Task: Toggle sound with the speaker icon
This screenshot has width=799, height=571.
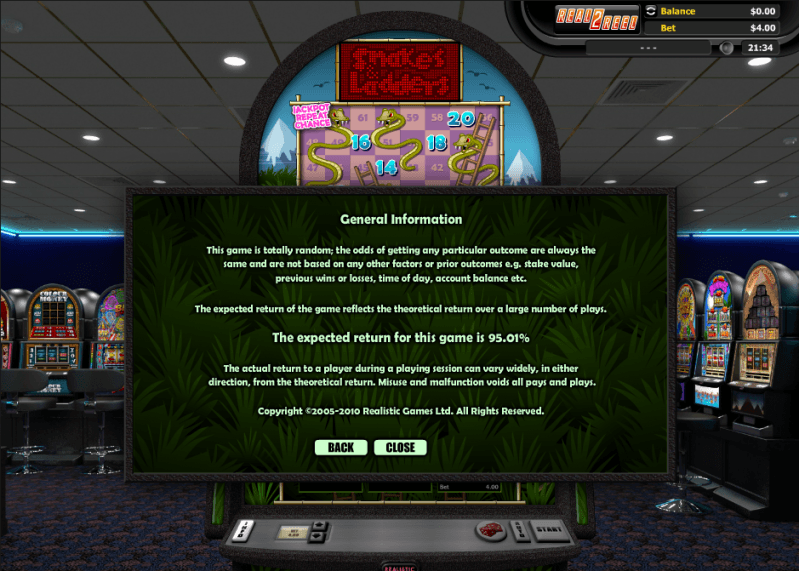Action: (x=726, y=48)
